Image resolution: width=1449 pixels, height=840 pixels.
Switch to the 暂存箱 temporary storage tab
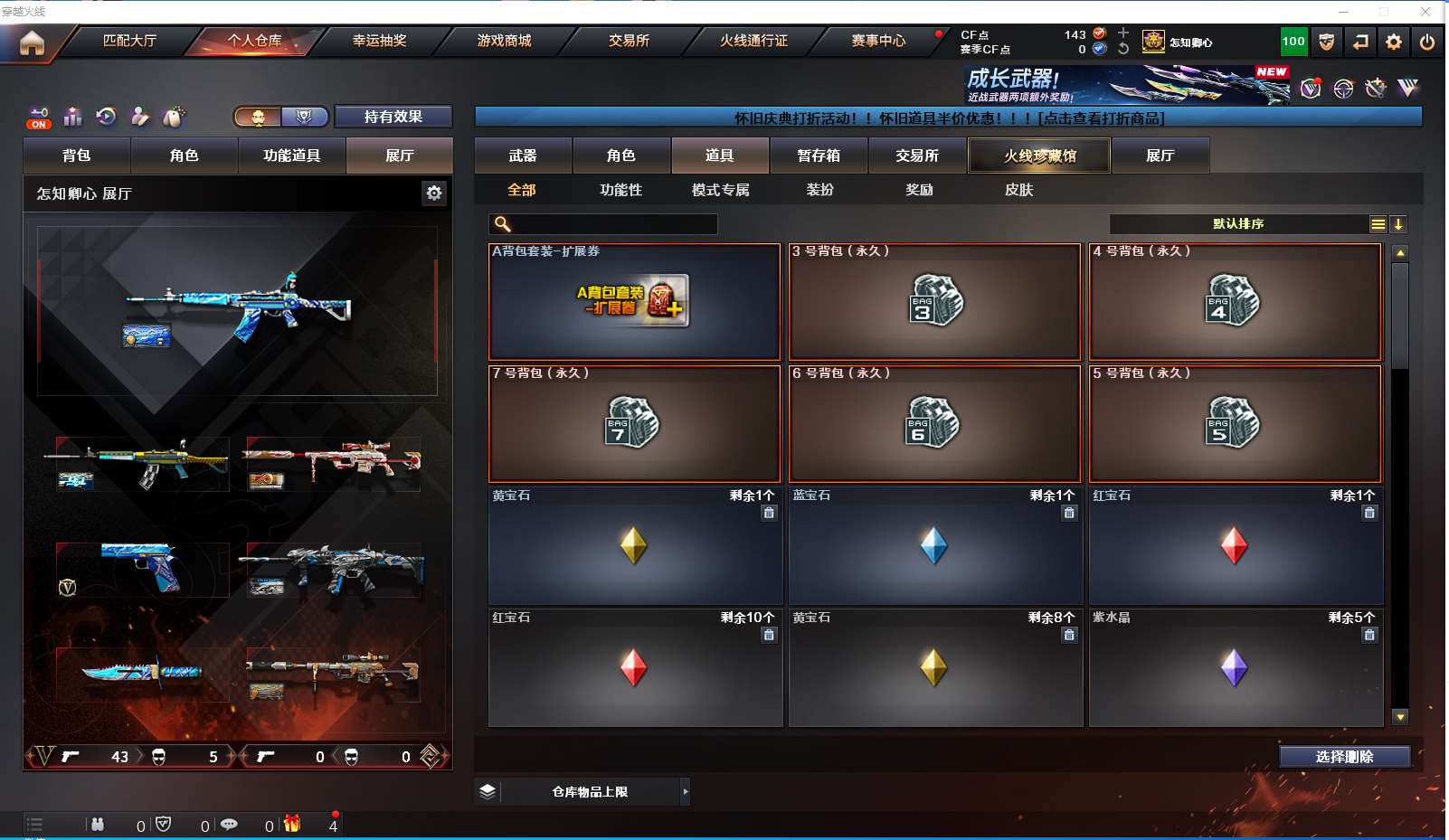coord(819,156)
